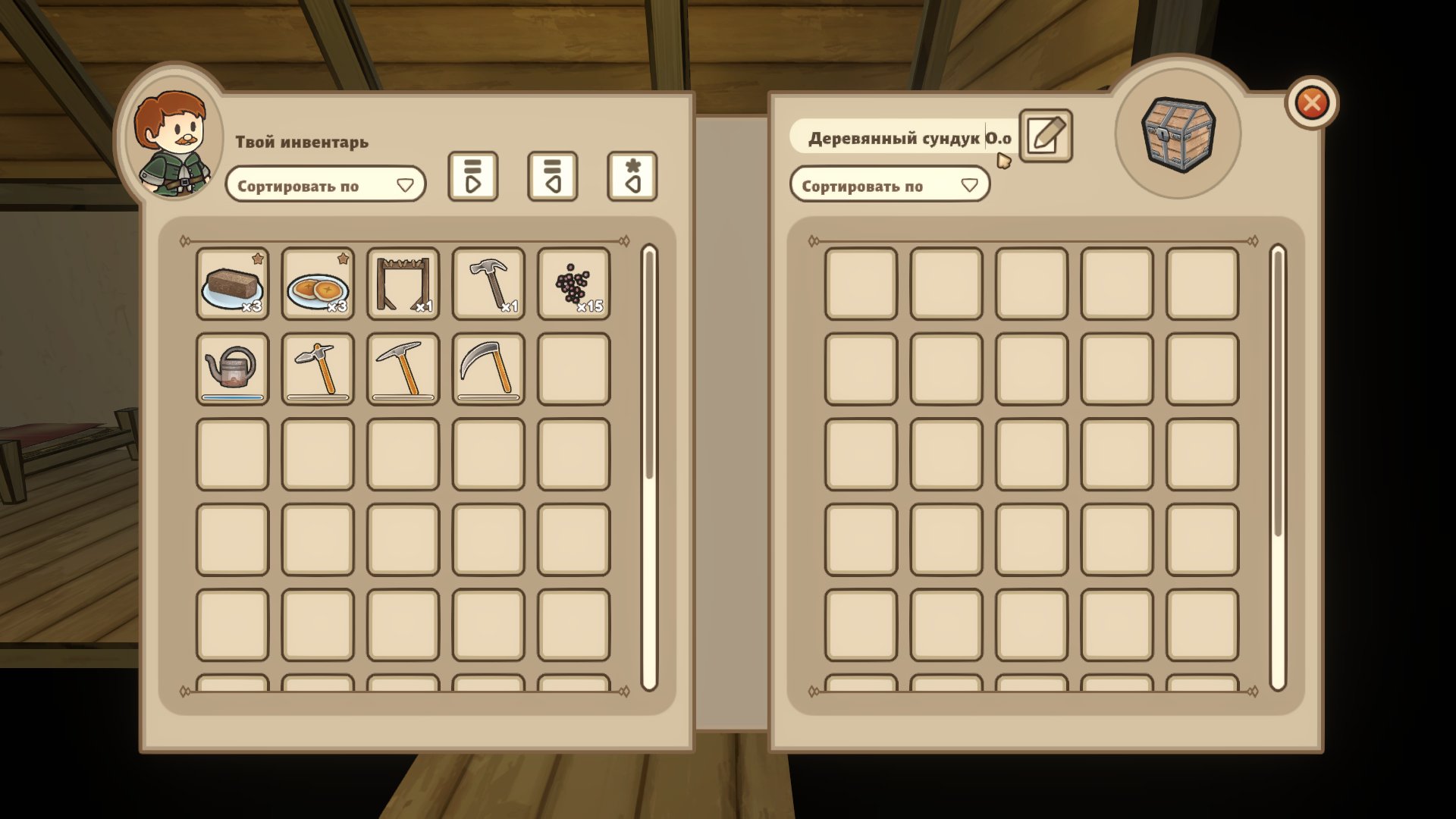
Task: Click the rename chest pencil button
Action: pyautogui.click(x=1045, y=136)
